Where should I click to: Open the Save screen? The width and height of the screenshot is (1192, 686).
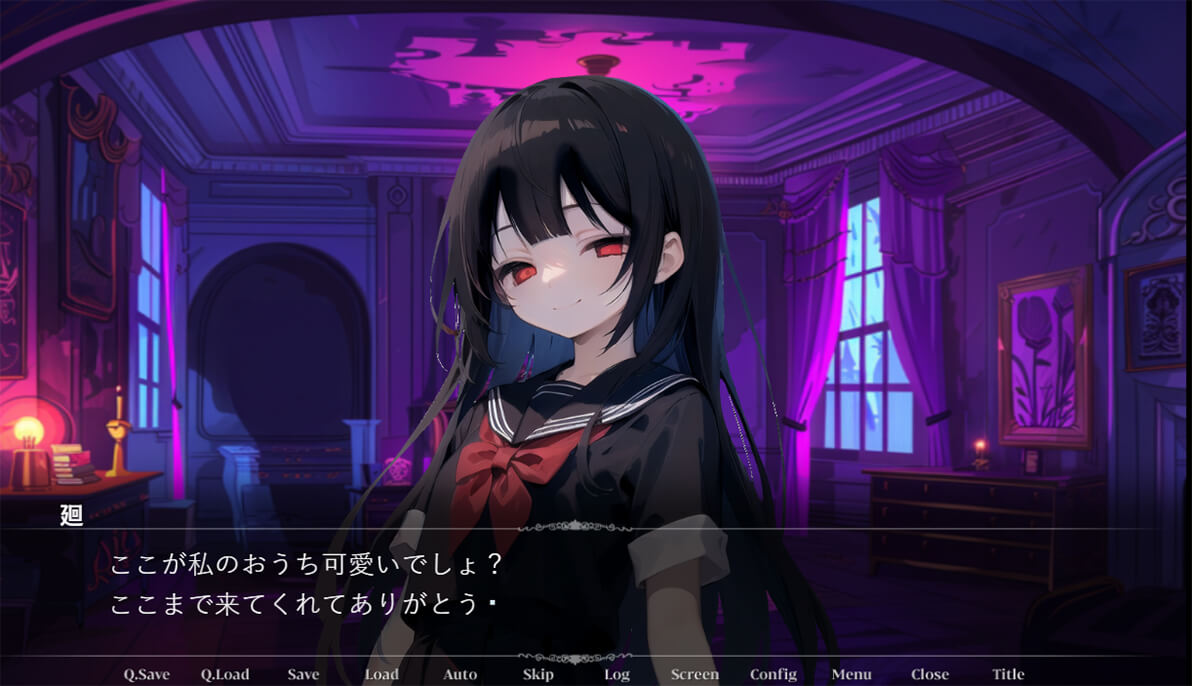pyautogui.click(x=303, y=674)
